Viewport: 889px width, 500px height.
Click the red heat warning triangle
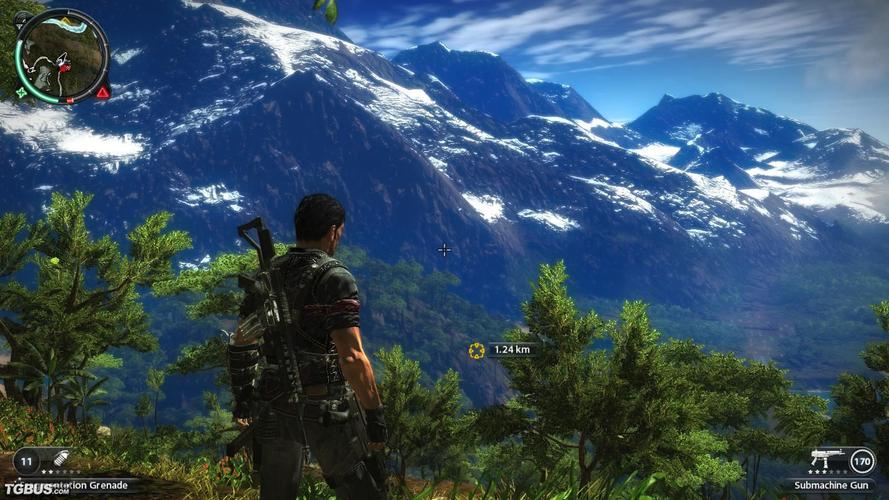(103, 92)
